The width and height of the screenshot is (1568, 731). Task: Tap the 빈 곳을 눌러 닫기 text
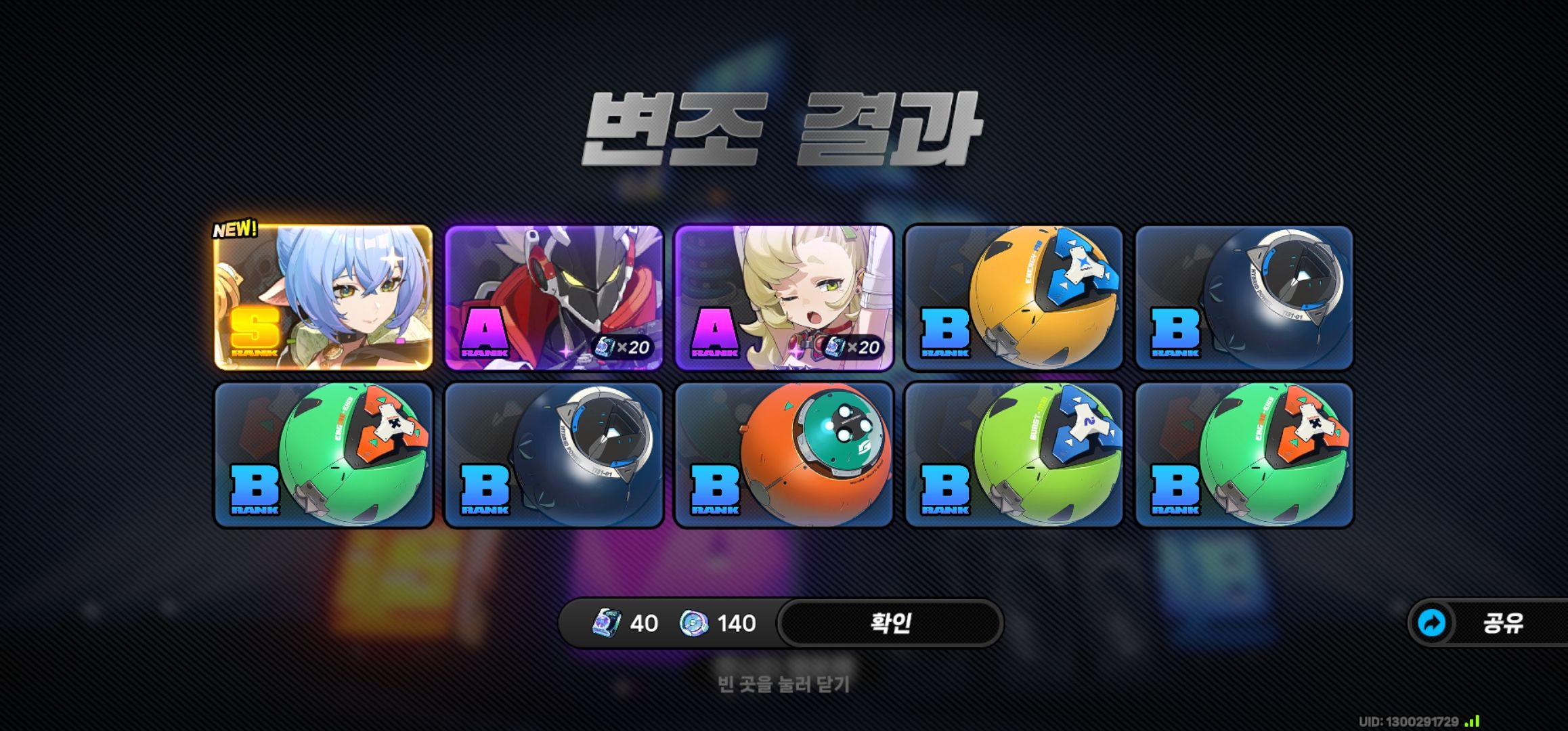click(783, 682)
